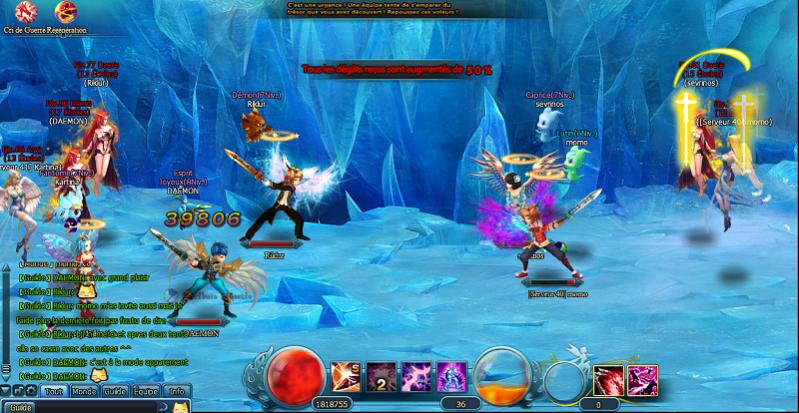Screen dimensions: 799x413
Task: Open the Guilde chat channel selector
Action: tap(21, 407)
